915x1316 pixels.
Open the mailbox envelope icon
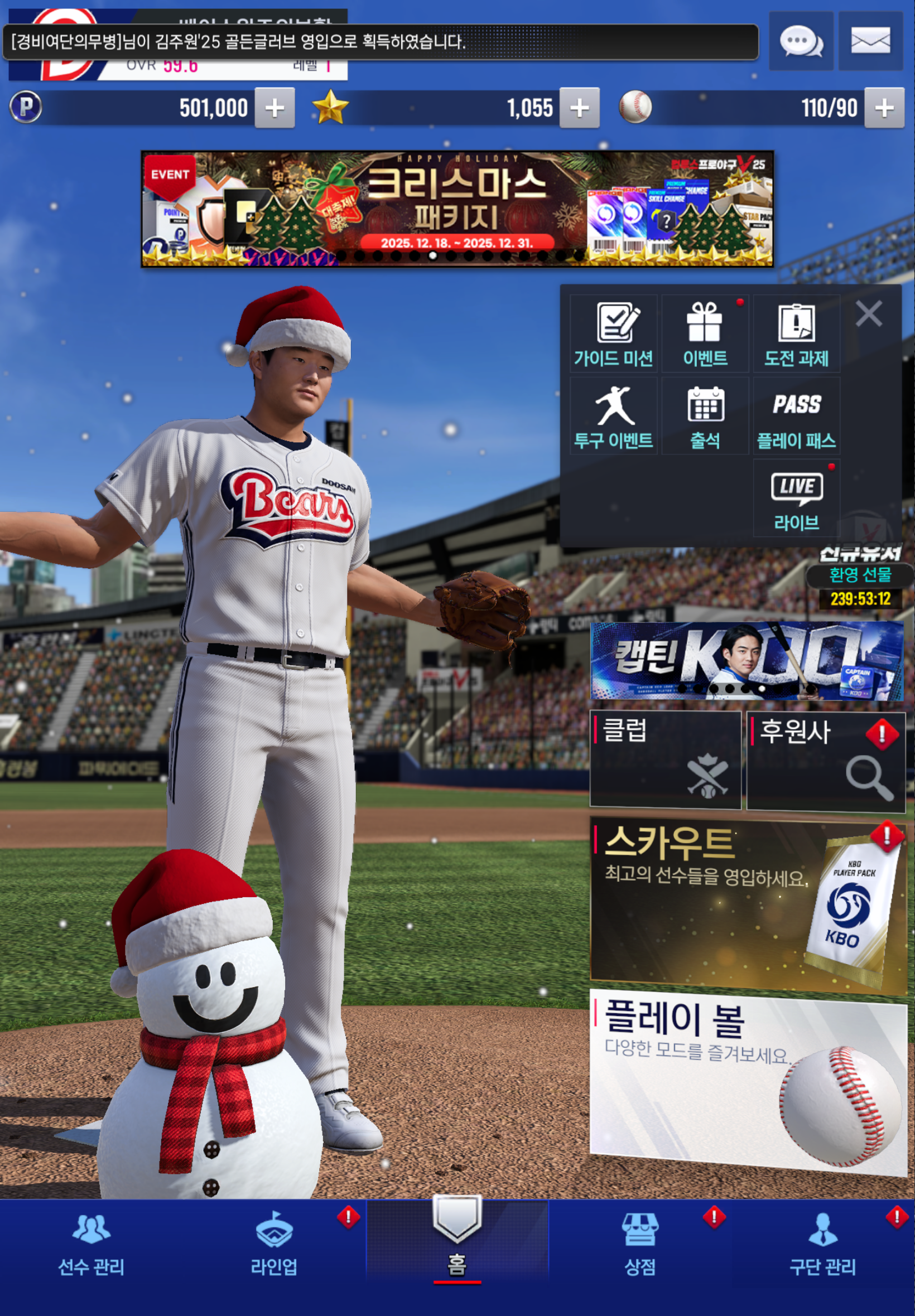tap(870, 41)
